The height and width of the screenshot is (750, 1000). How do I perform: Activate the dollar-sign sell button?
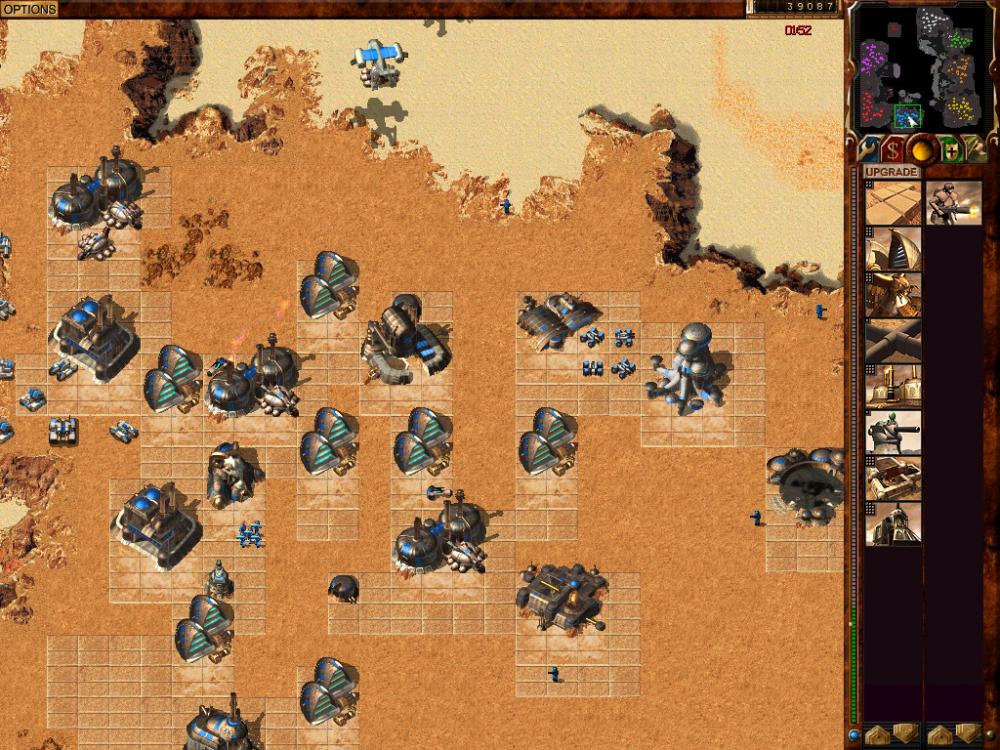pyautogui.click(x=893, y=150)
